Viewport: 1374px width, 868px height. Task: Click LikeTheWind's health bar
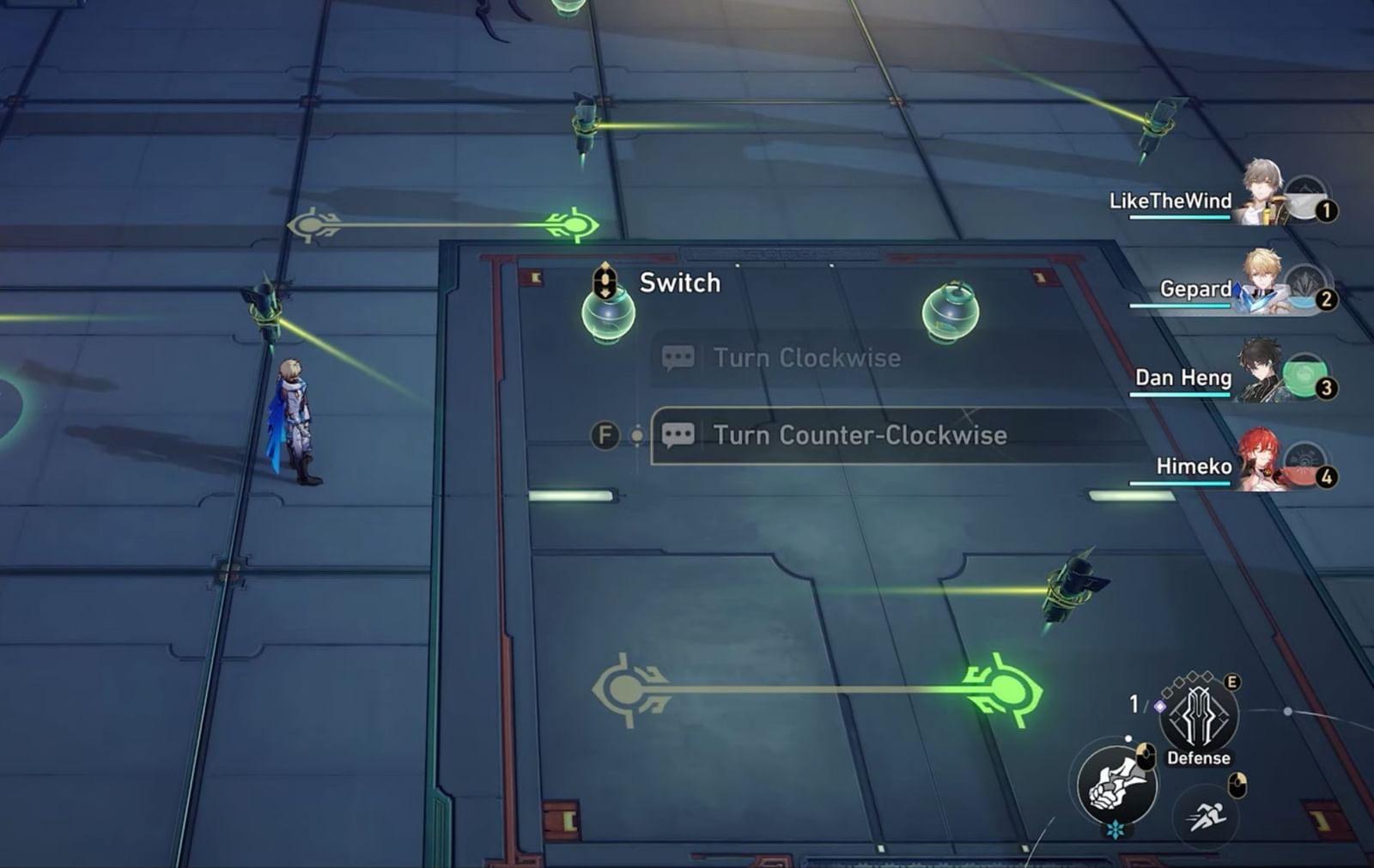[1179, 219]
